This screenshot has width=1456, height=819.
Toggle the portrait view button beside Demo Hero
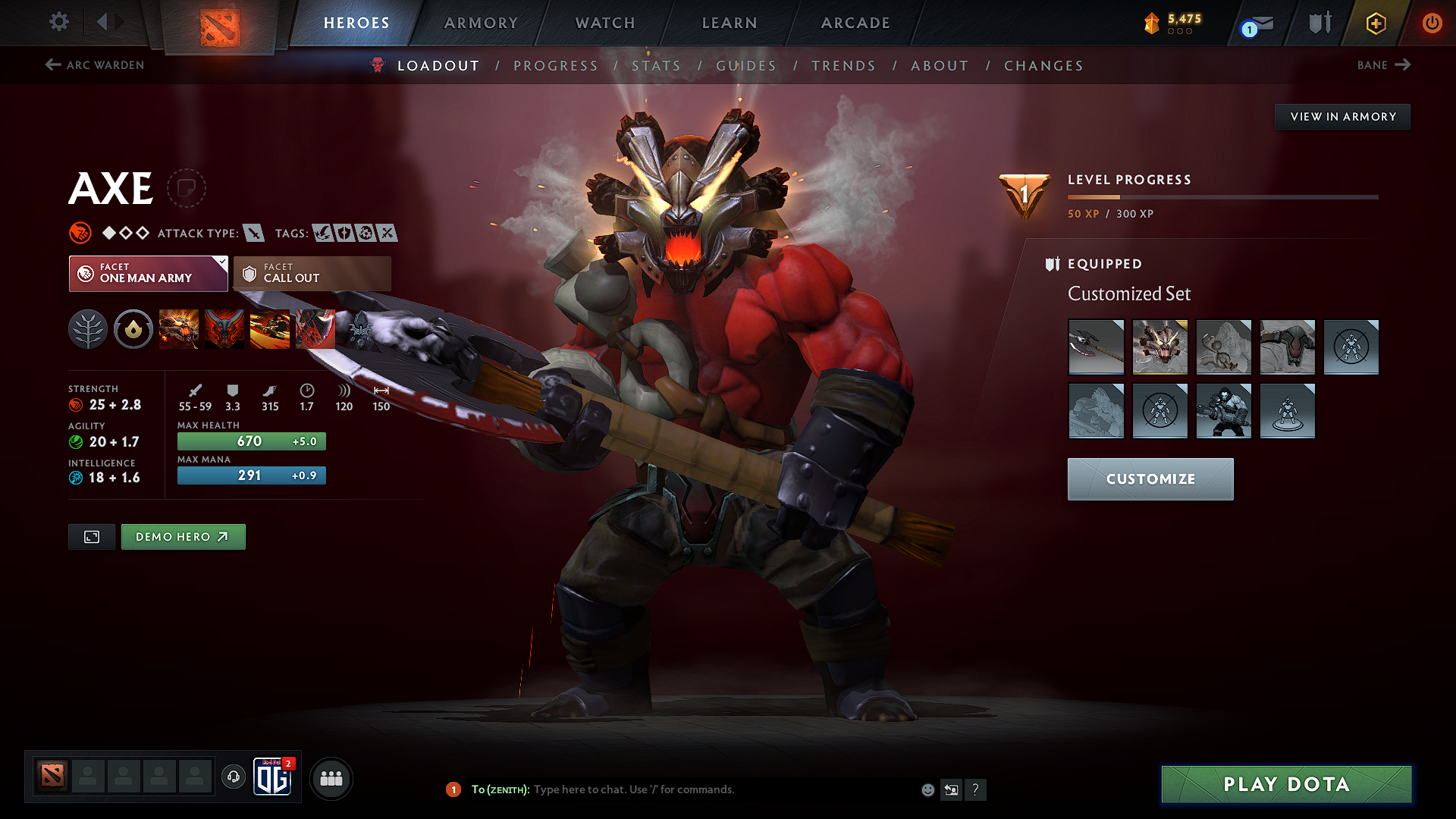[91, 536]
